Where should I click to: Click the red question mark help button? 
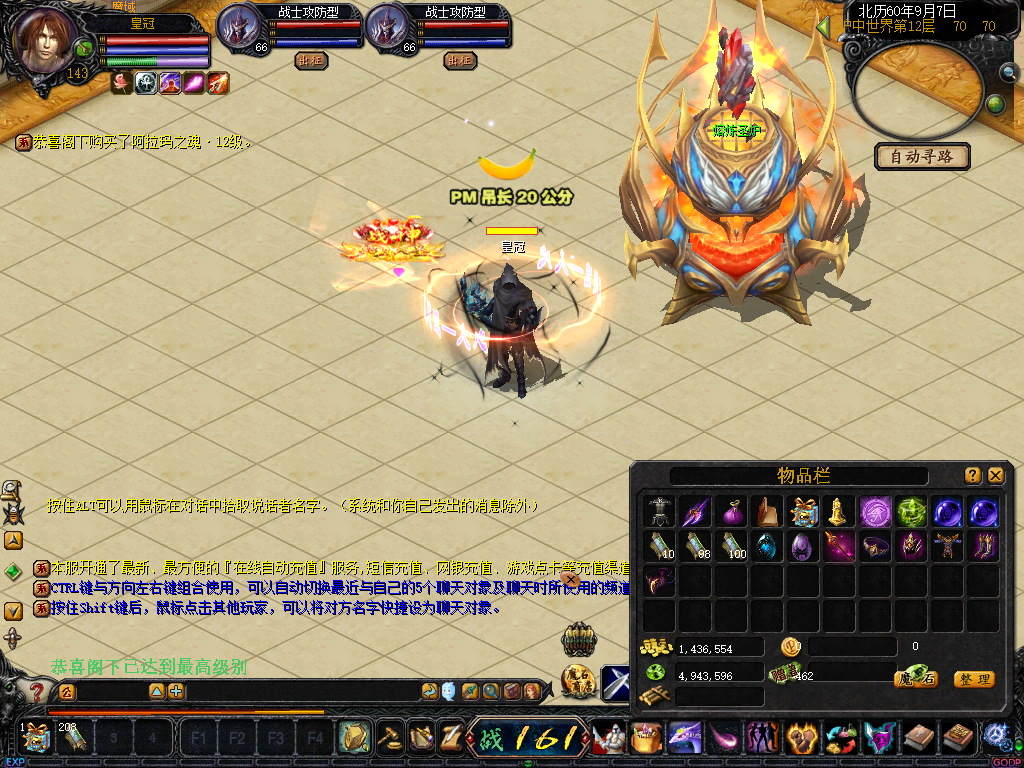click(x=37, y=691)
